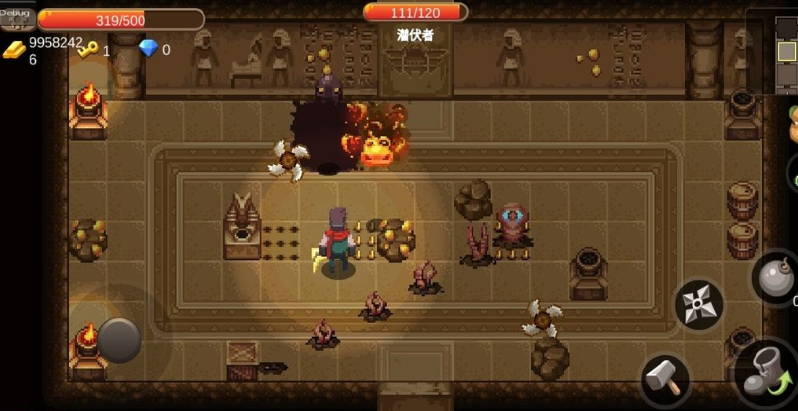Touch the virtual joystick knob
The image size is (798, 411).
pyautogui.click(x=119, y=339)
